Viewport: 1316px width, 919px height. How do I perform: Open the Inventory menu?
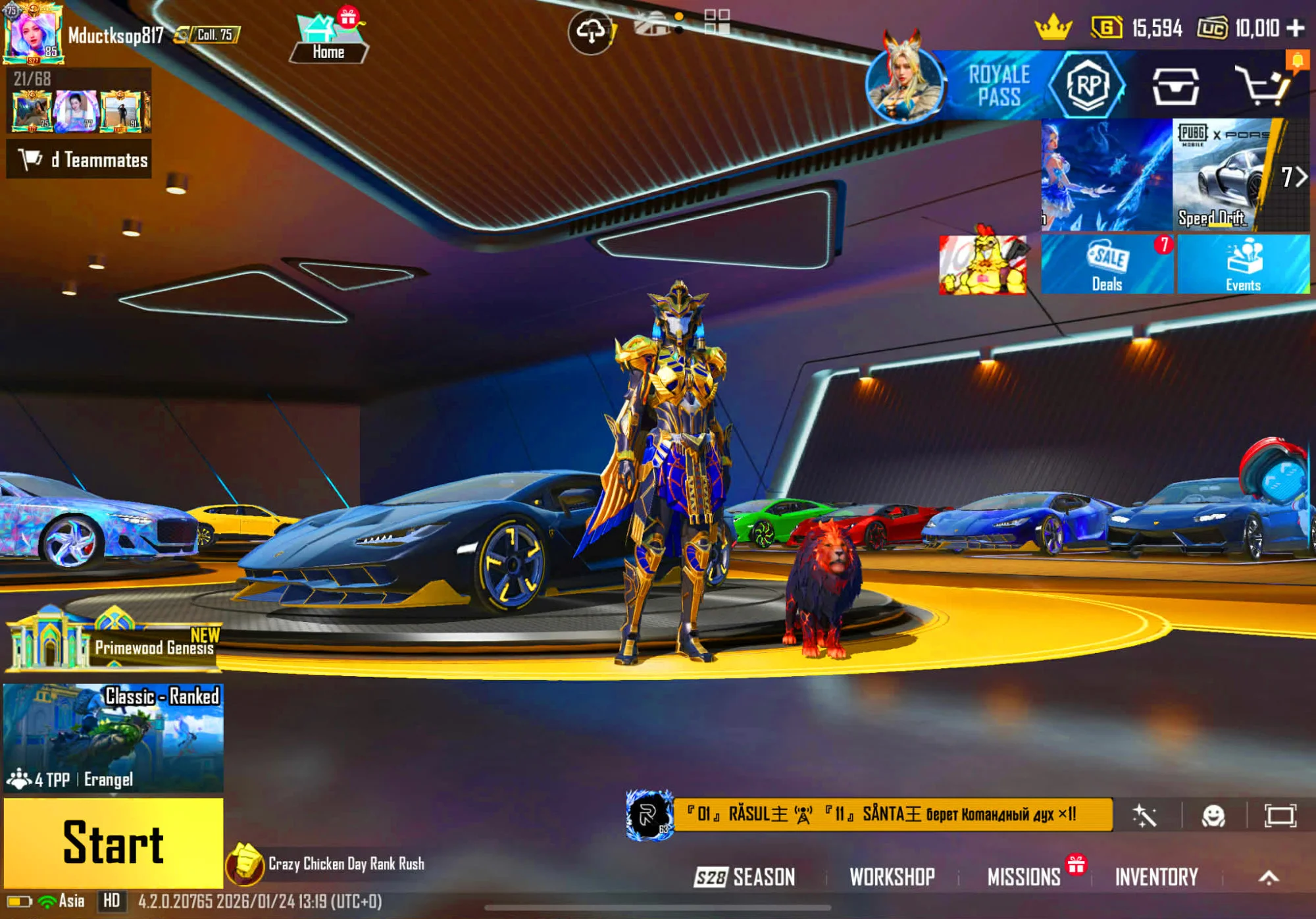click(1156, 877)
